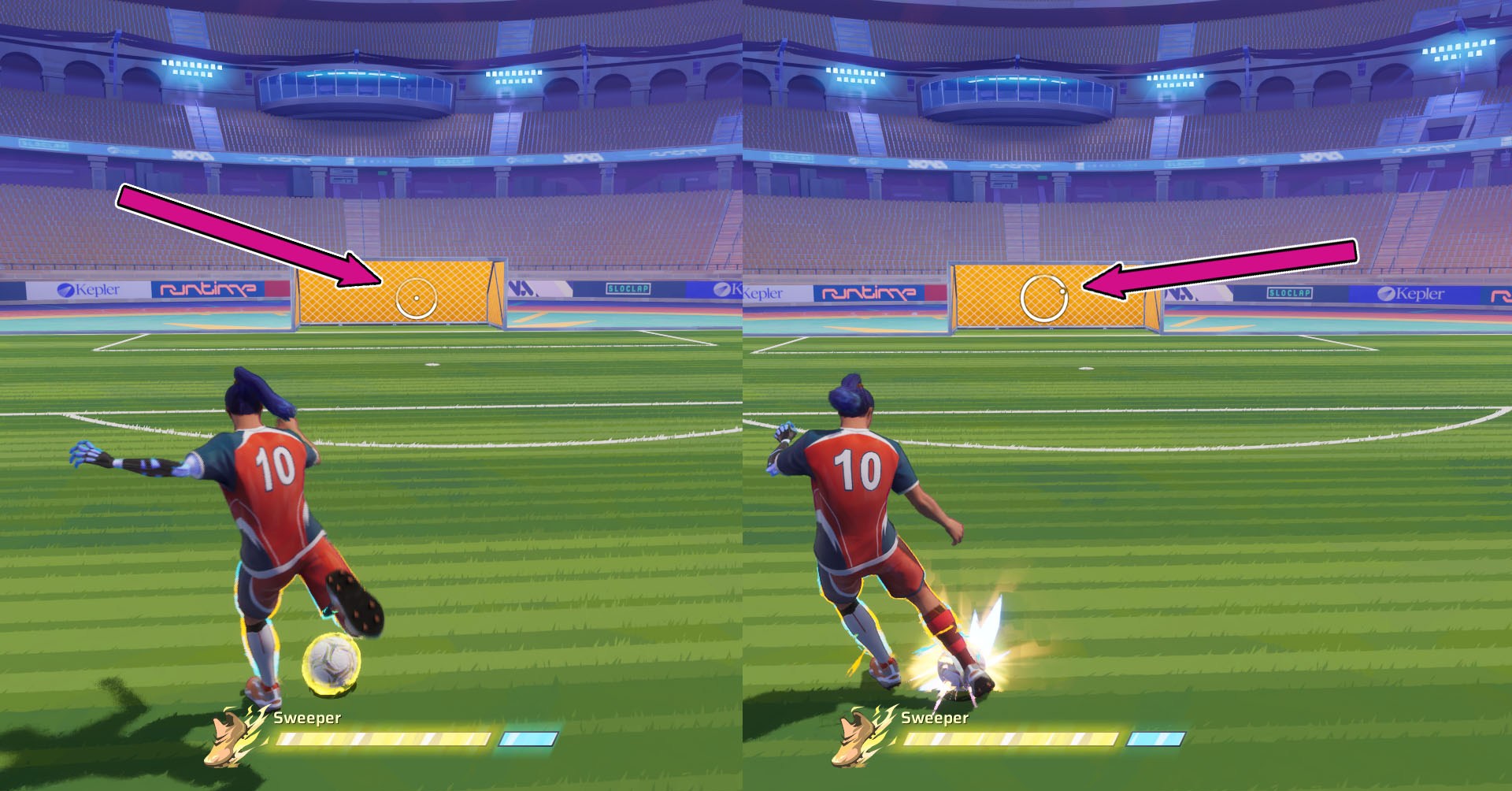Click the ball dot inside the right reticle
Screen dimensions: 1512x791
pos(1062,290)
